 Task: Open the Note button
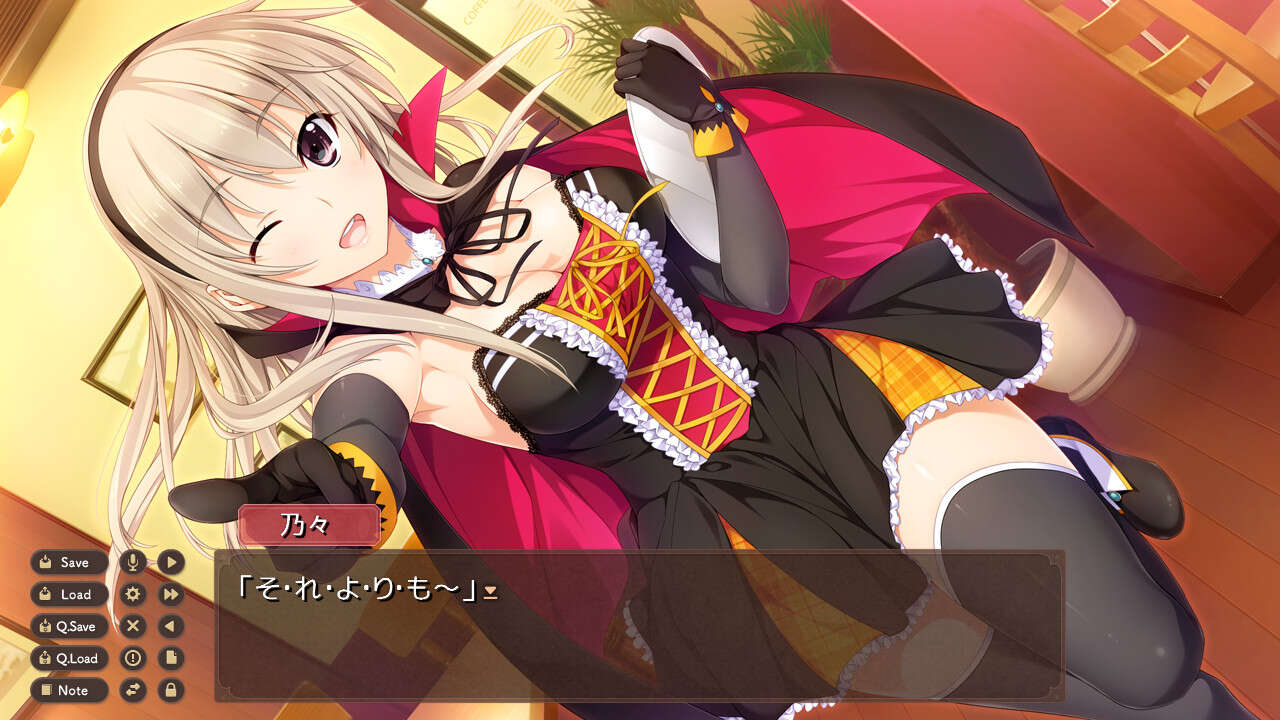click(69, 690)
